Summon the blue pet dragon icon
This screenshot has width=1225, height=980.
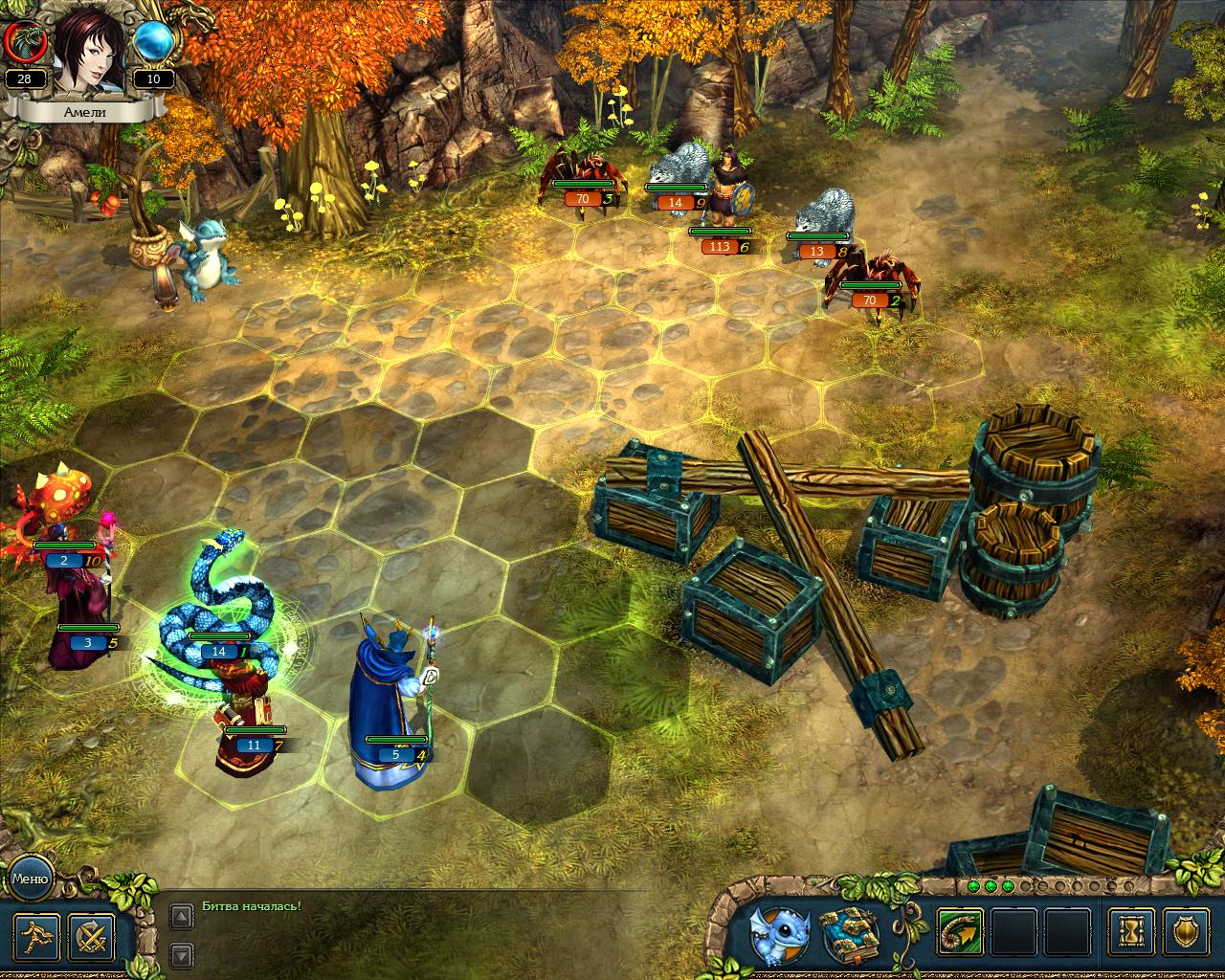[x=778, y=933]
